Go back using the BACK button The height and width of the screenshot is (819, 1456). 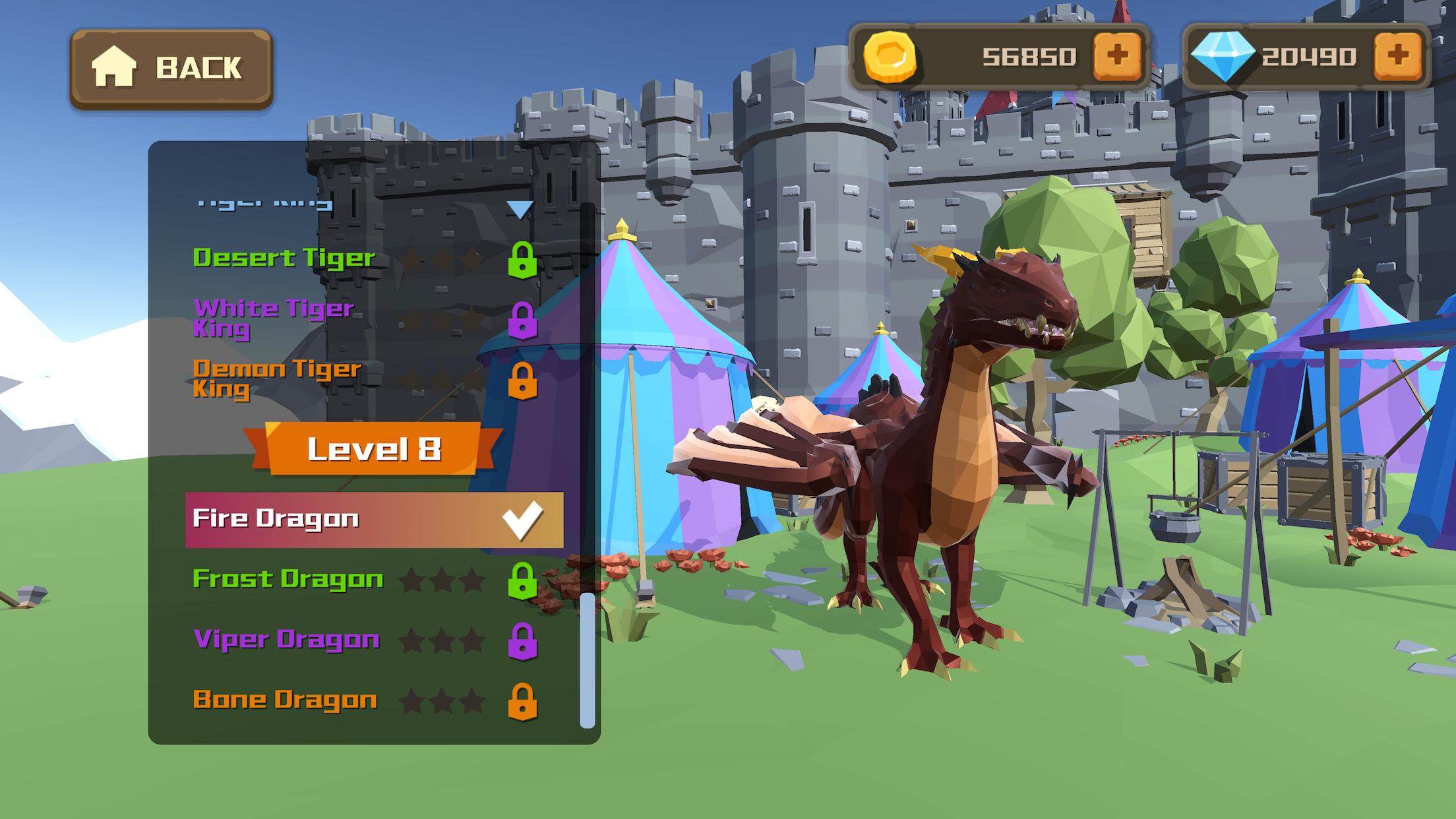(171, 68)
